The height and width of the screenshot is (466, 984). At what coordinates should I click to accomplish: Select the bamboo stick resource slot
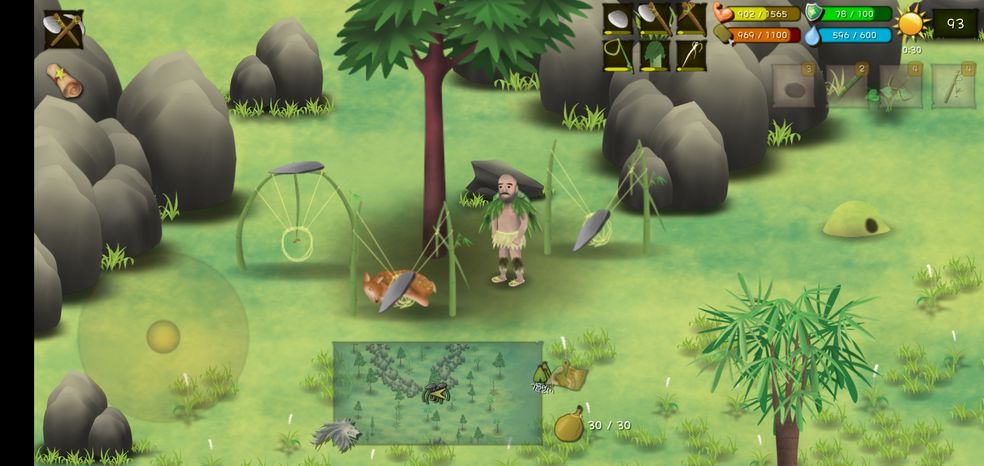[x=953, y=87]
